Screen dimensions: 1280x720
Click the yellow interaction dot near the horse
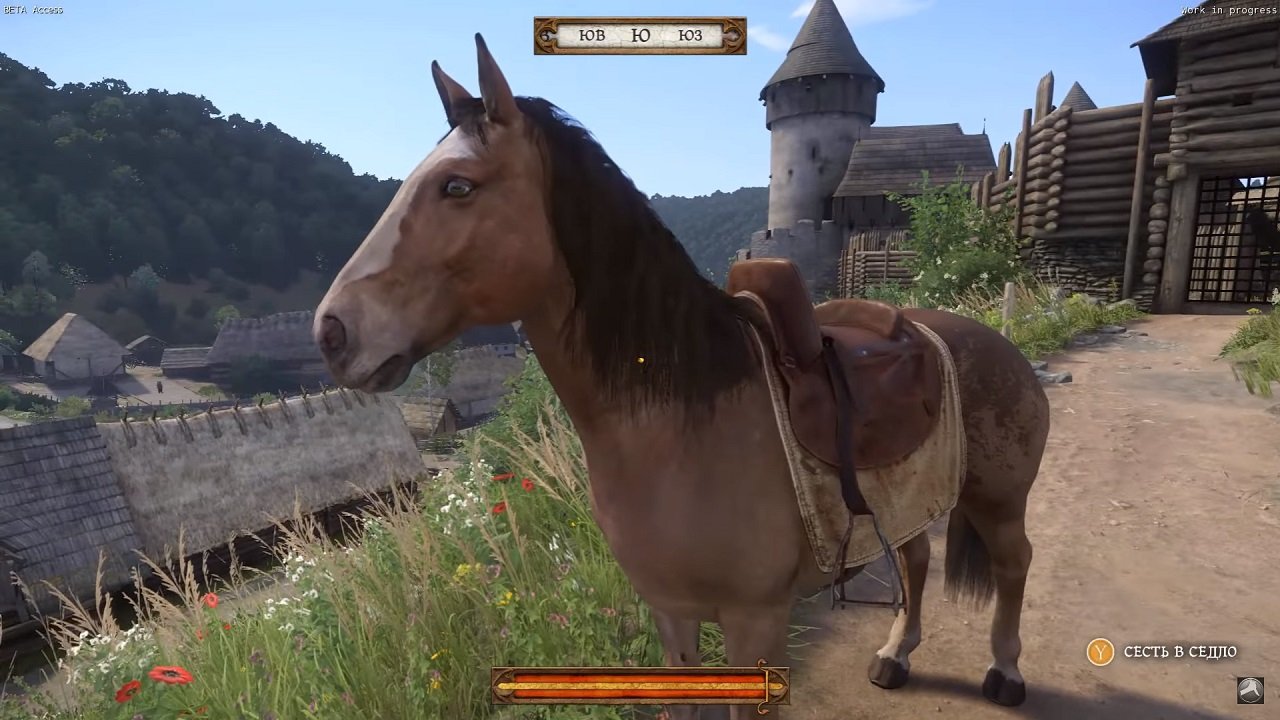(x=641, y=360)
